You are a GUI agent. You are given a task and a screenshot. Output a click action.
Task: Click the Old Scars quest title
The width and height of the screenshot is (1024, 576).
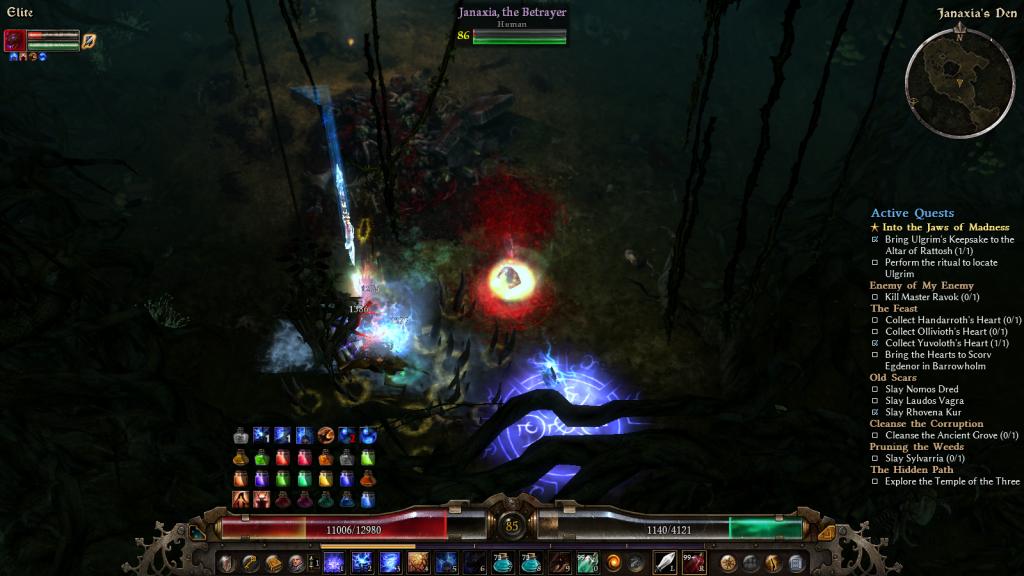coord(895,377)
